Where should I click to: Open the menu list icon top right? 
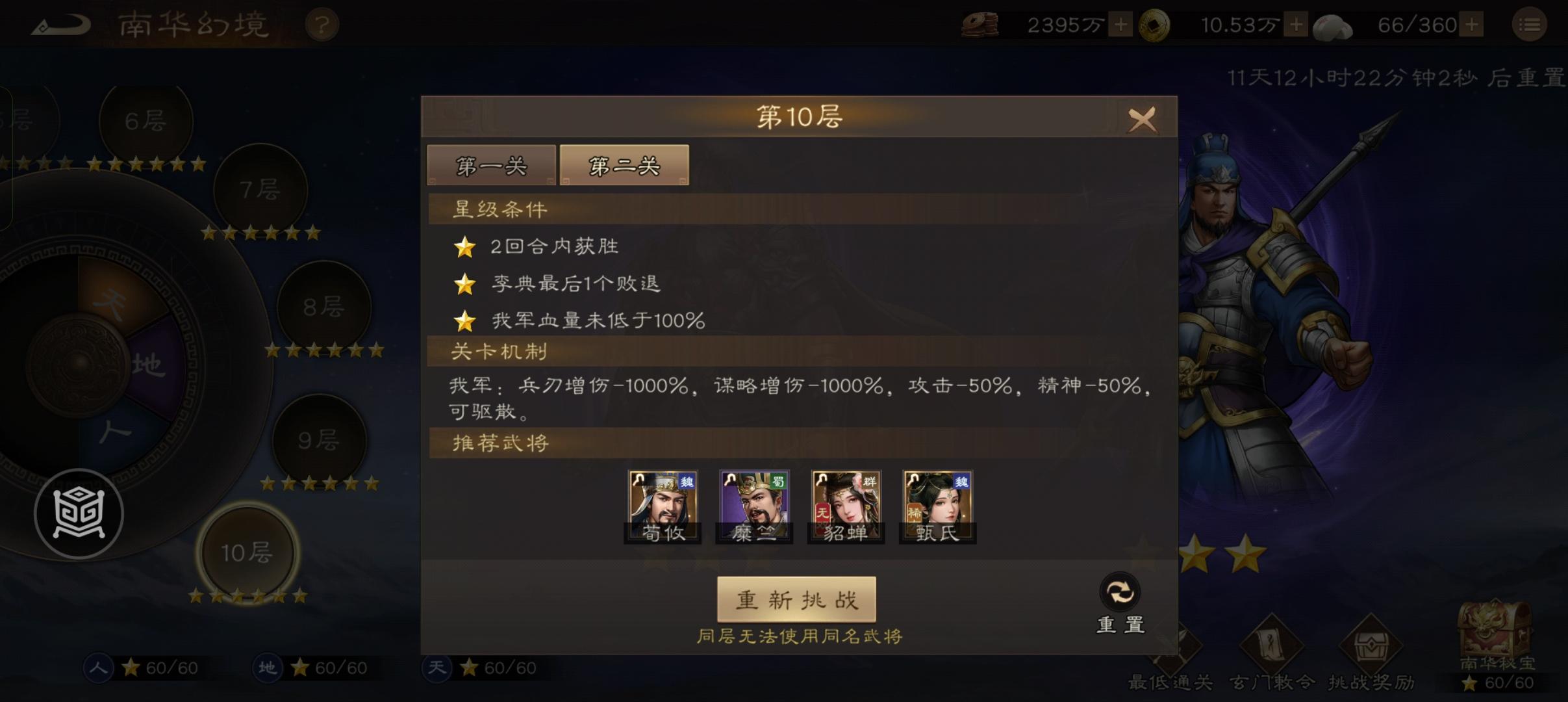pos(1530,23)
